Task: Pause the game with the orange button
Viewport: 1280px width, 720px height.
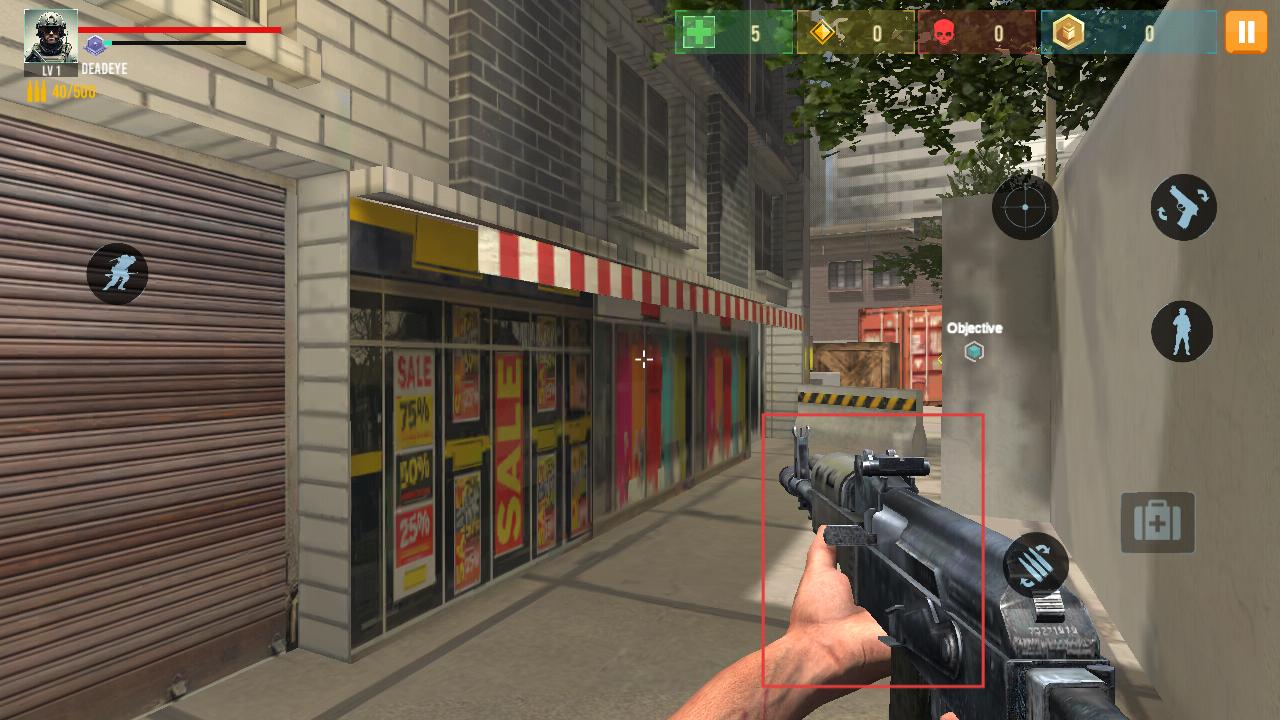Action: click(1246, 32)
